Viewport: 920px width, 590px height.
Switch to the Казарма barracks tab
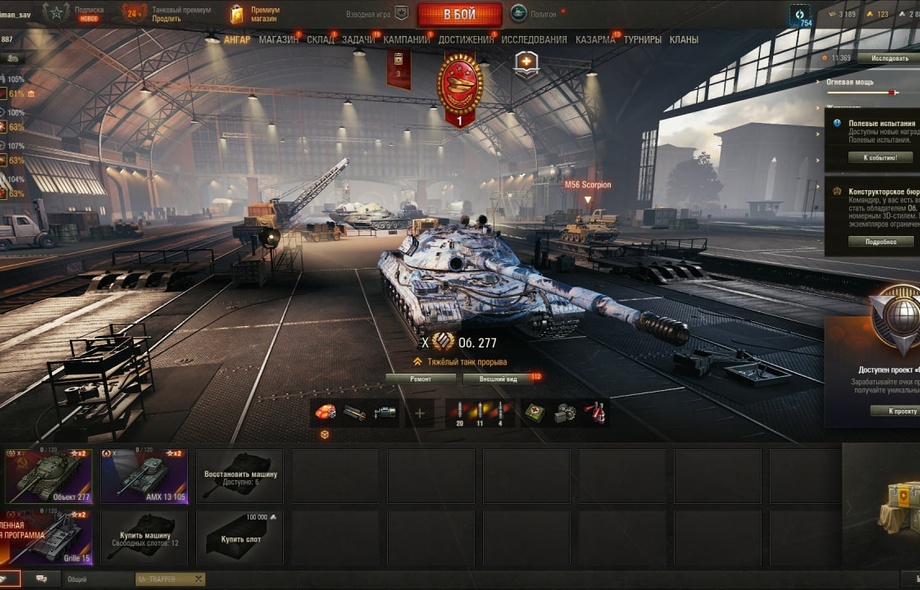[595, 40]
